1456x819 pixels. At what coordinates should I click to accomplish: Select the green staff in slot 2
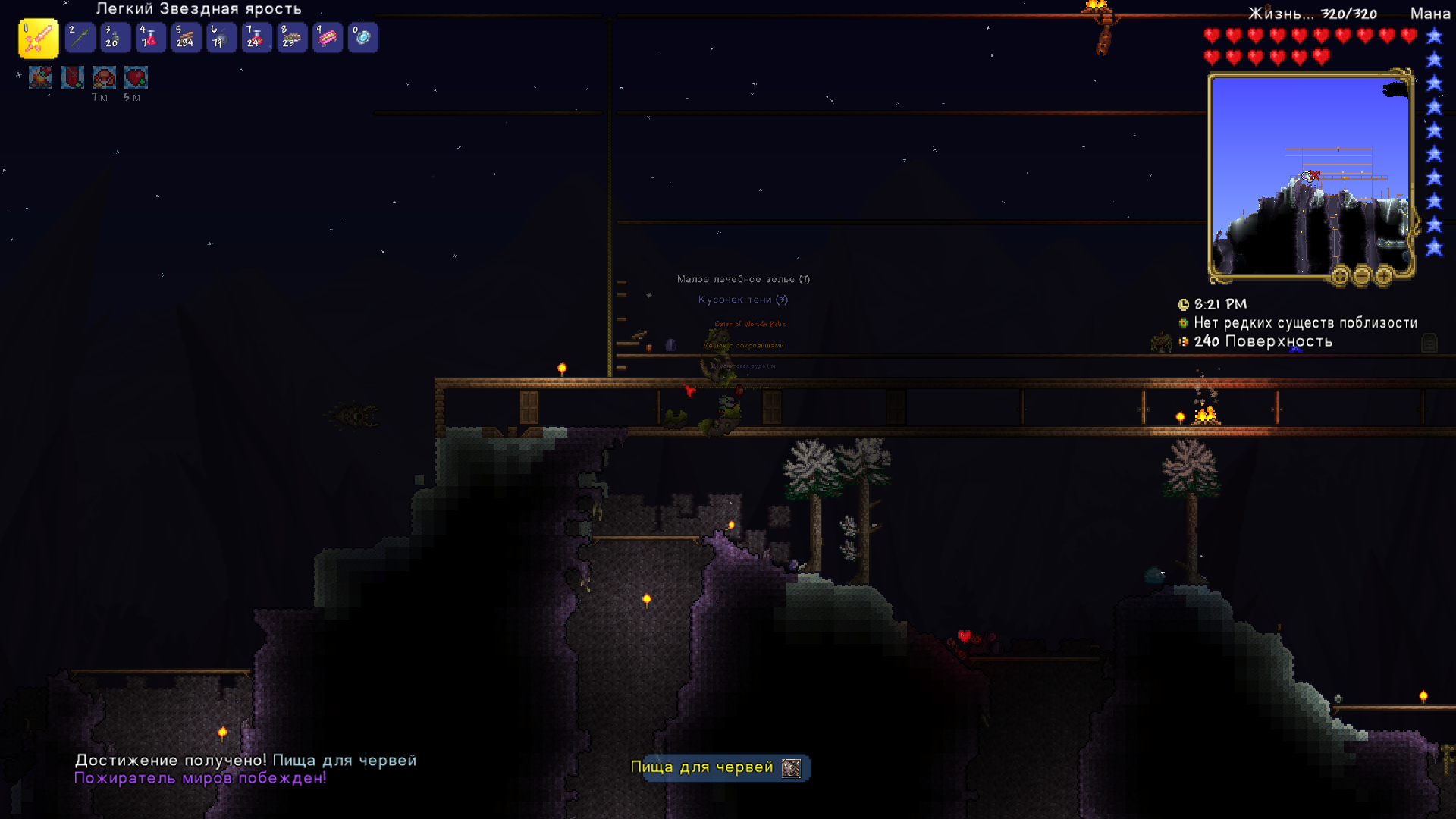point(80,37)
